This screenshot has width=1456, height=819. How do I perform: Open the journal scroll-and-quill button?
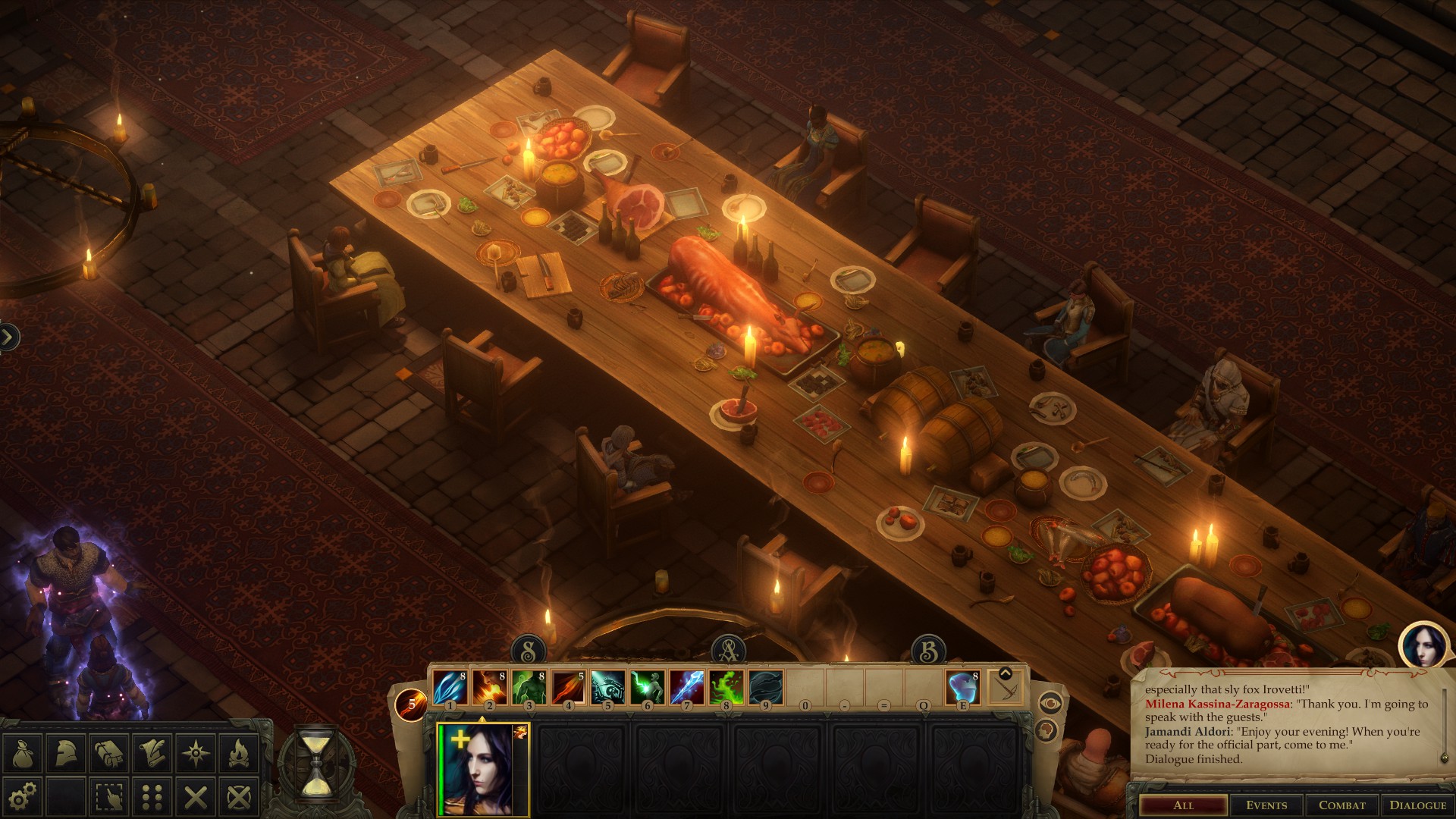[153, 753]
